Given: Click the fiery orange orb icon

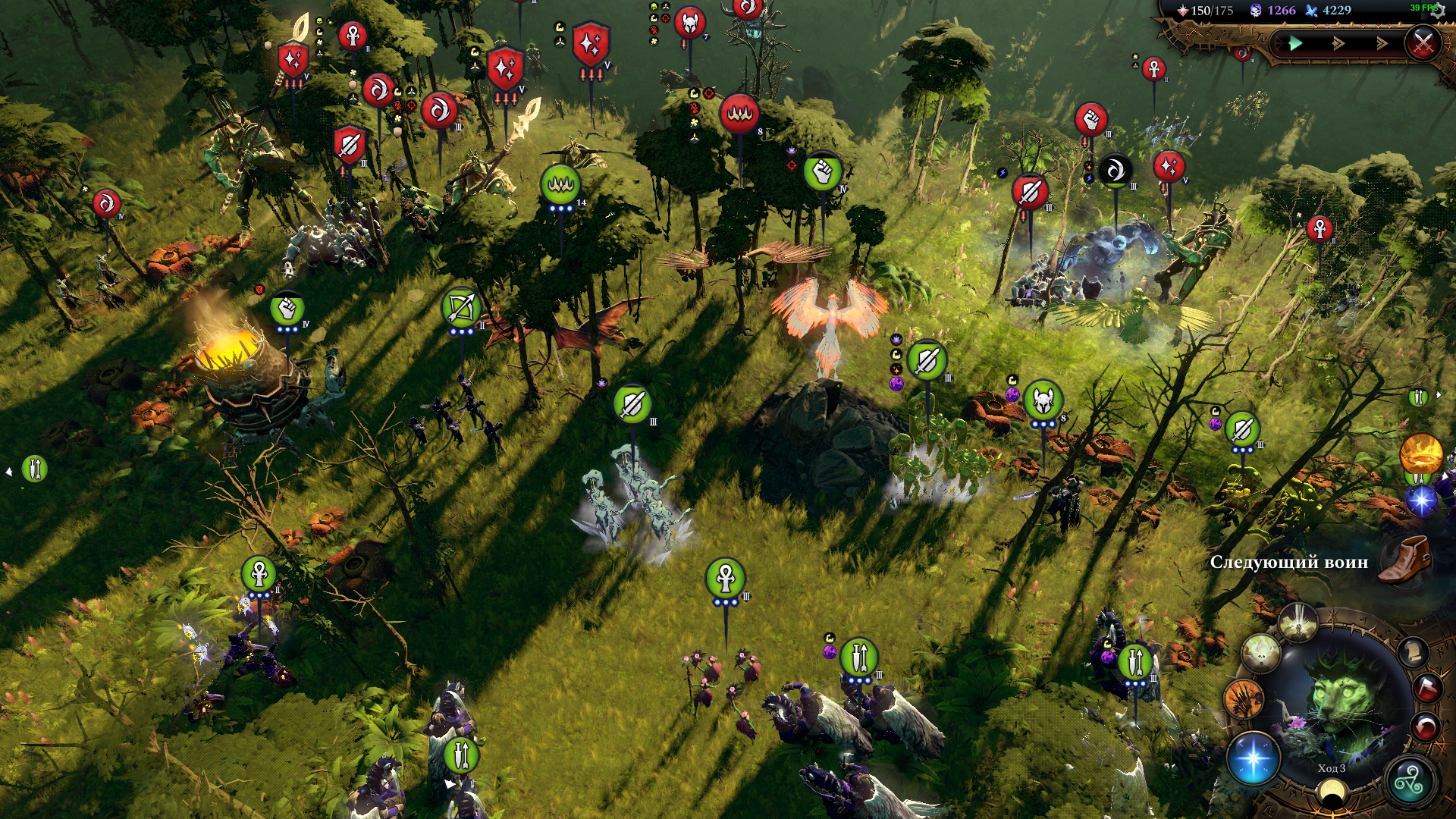Looking at the screenshot, I should pos(1420,453).
